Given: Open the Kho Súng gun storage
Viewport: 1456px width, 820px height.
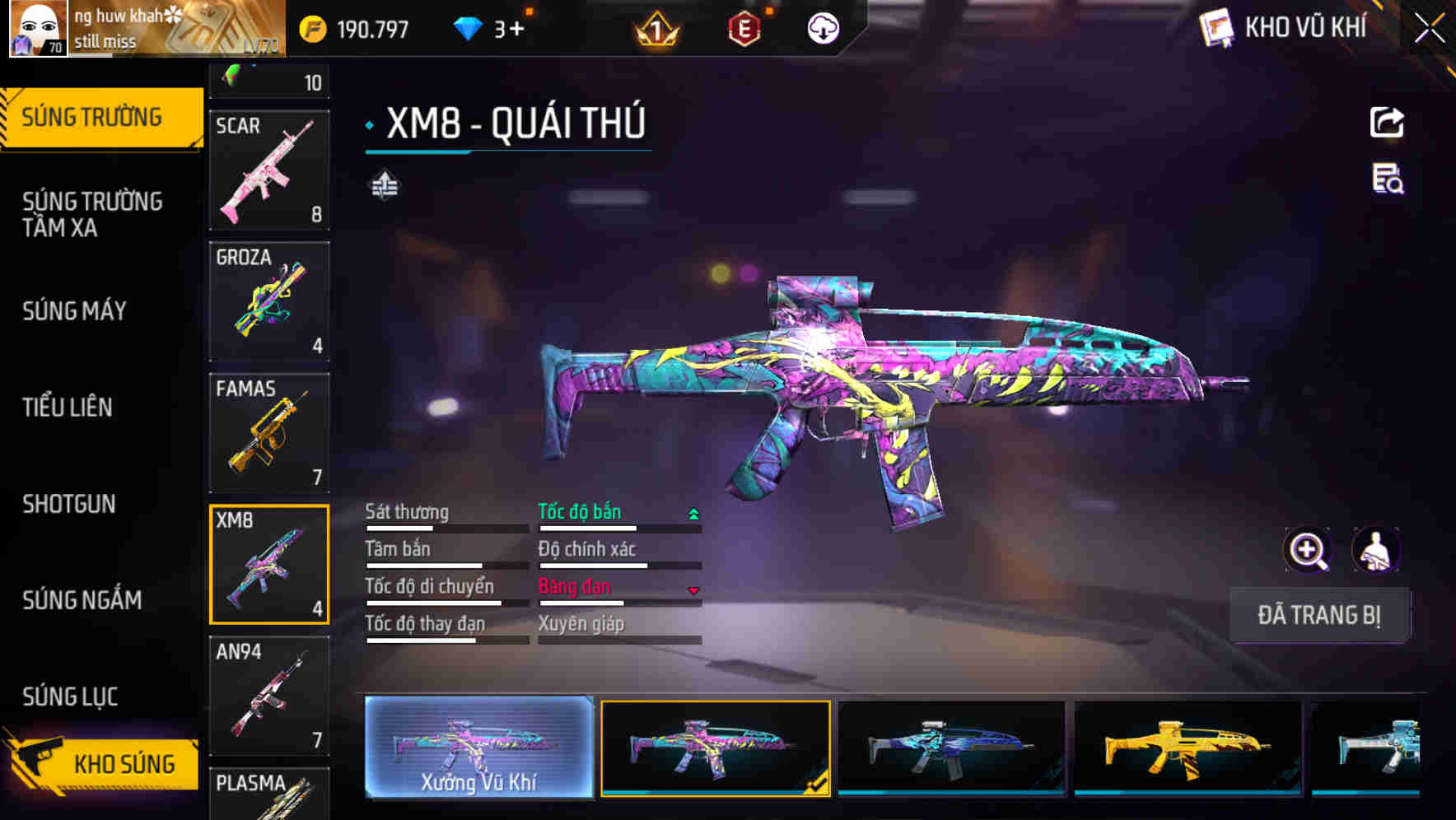Looking at the screenshot, I should click(103, 763).
